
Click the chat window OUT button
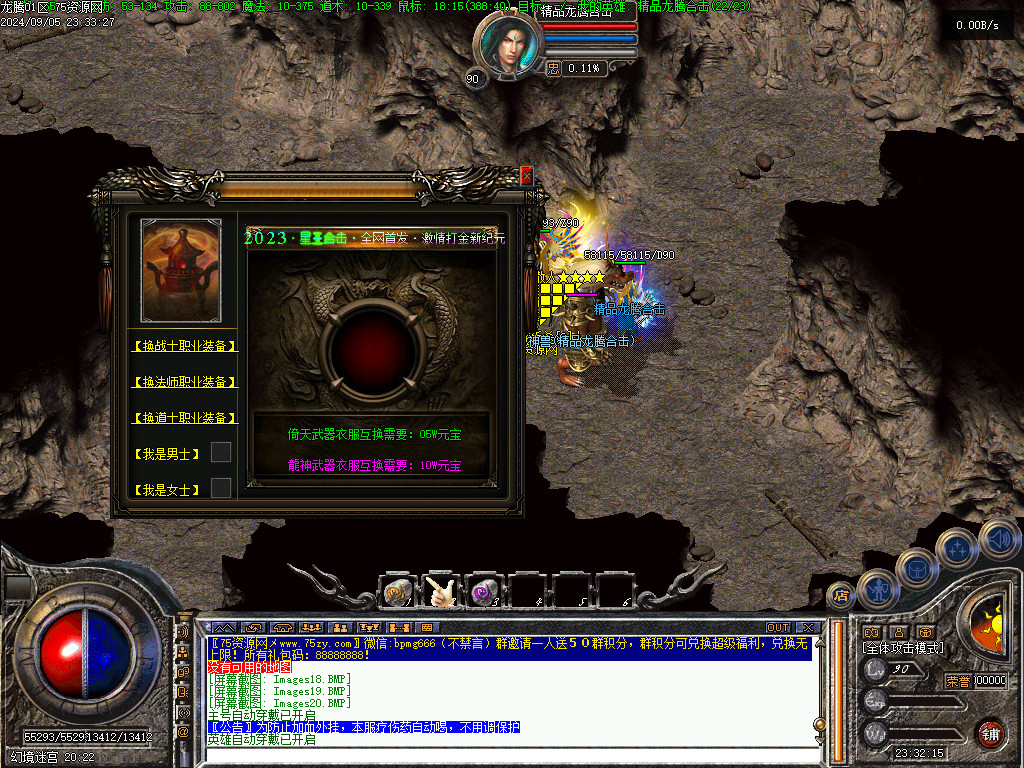click(778, 627)
